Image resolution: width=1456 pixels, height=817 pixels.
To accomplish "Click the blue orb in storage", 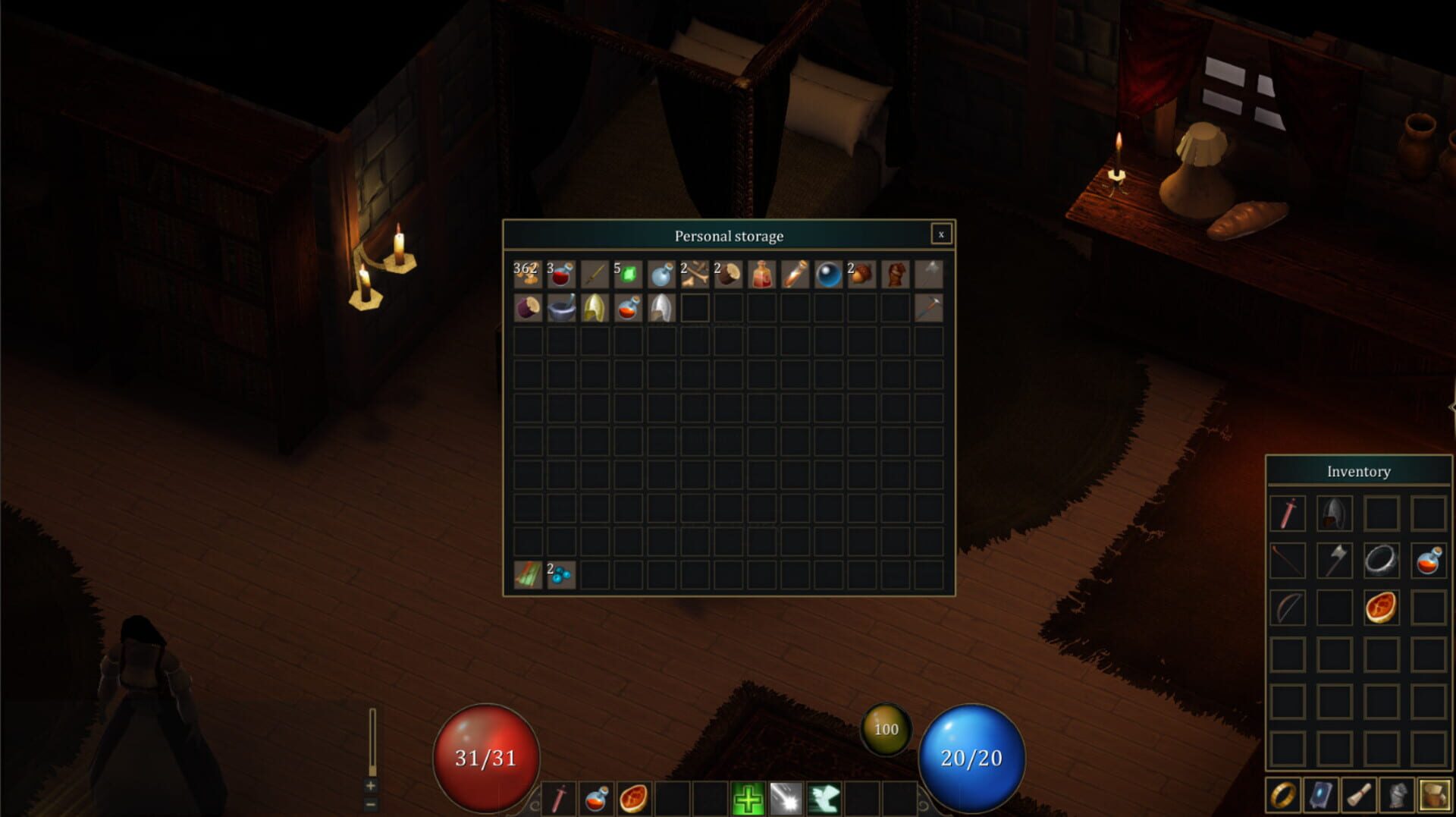I will click(828, 275).
